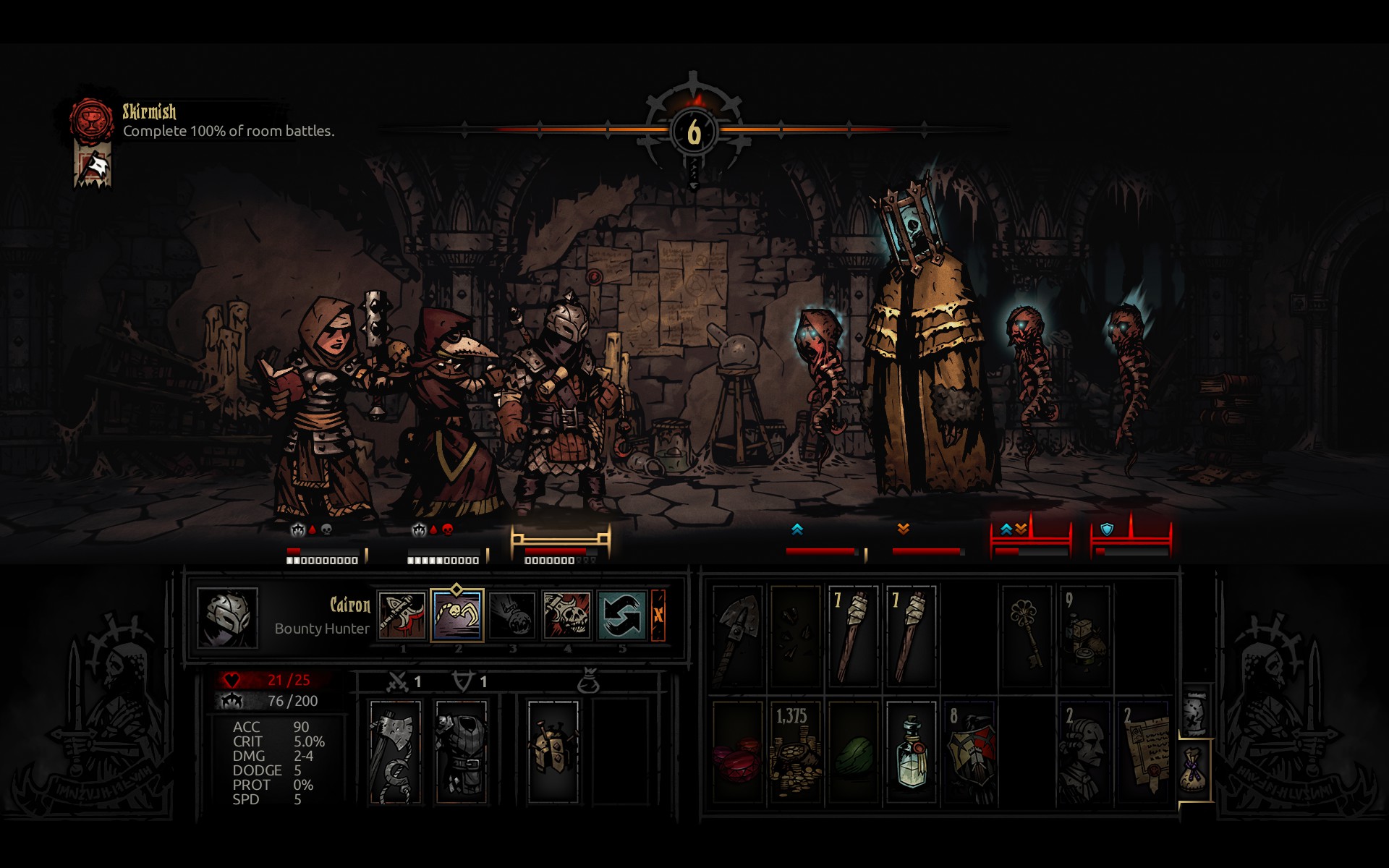Select the equipped helmet trinket

coord(553,752)
